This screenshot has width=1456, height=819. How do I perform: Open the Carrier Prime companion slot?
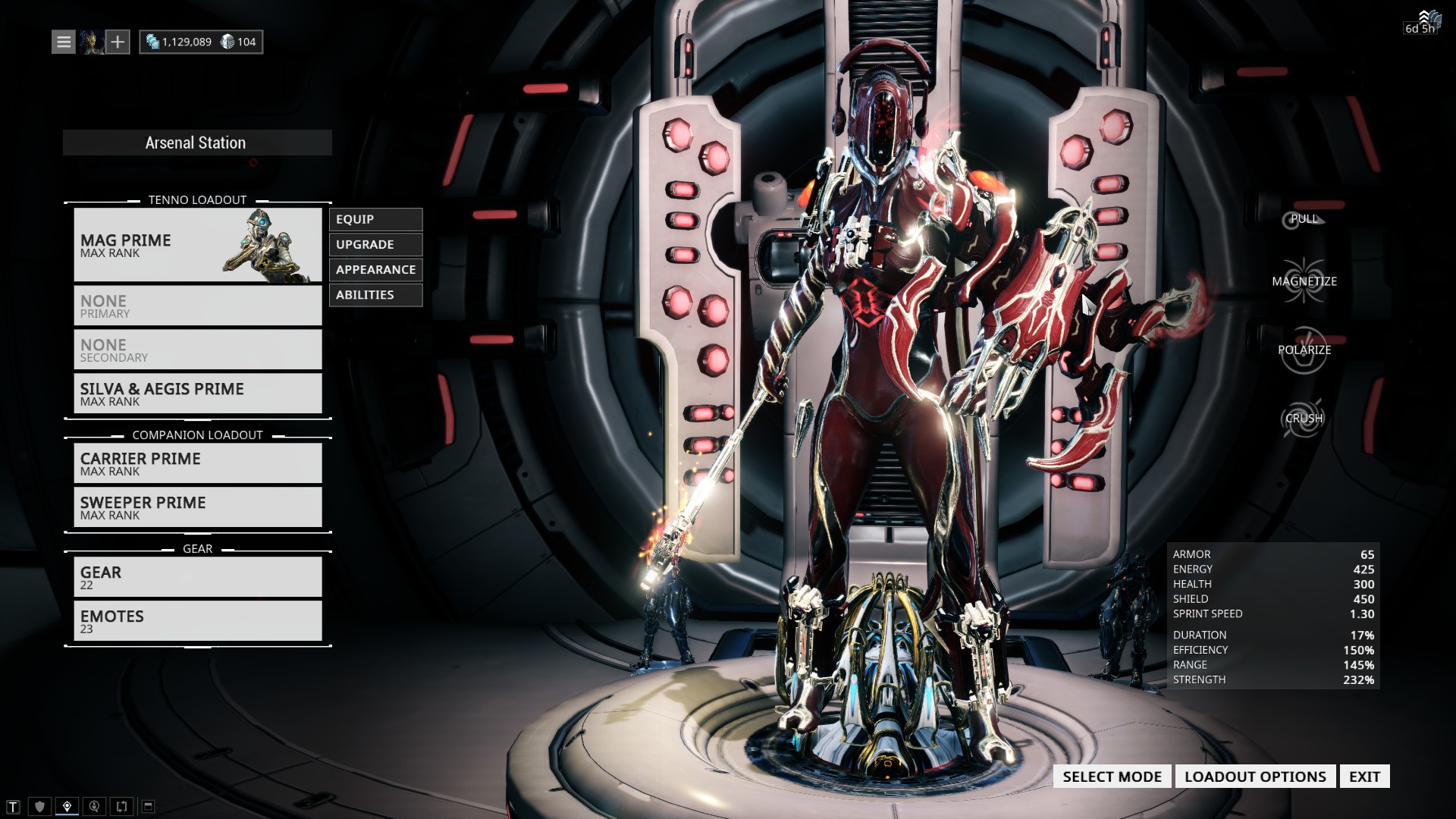(197, 463)
